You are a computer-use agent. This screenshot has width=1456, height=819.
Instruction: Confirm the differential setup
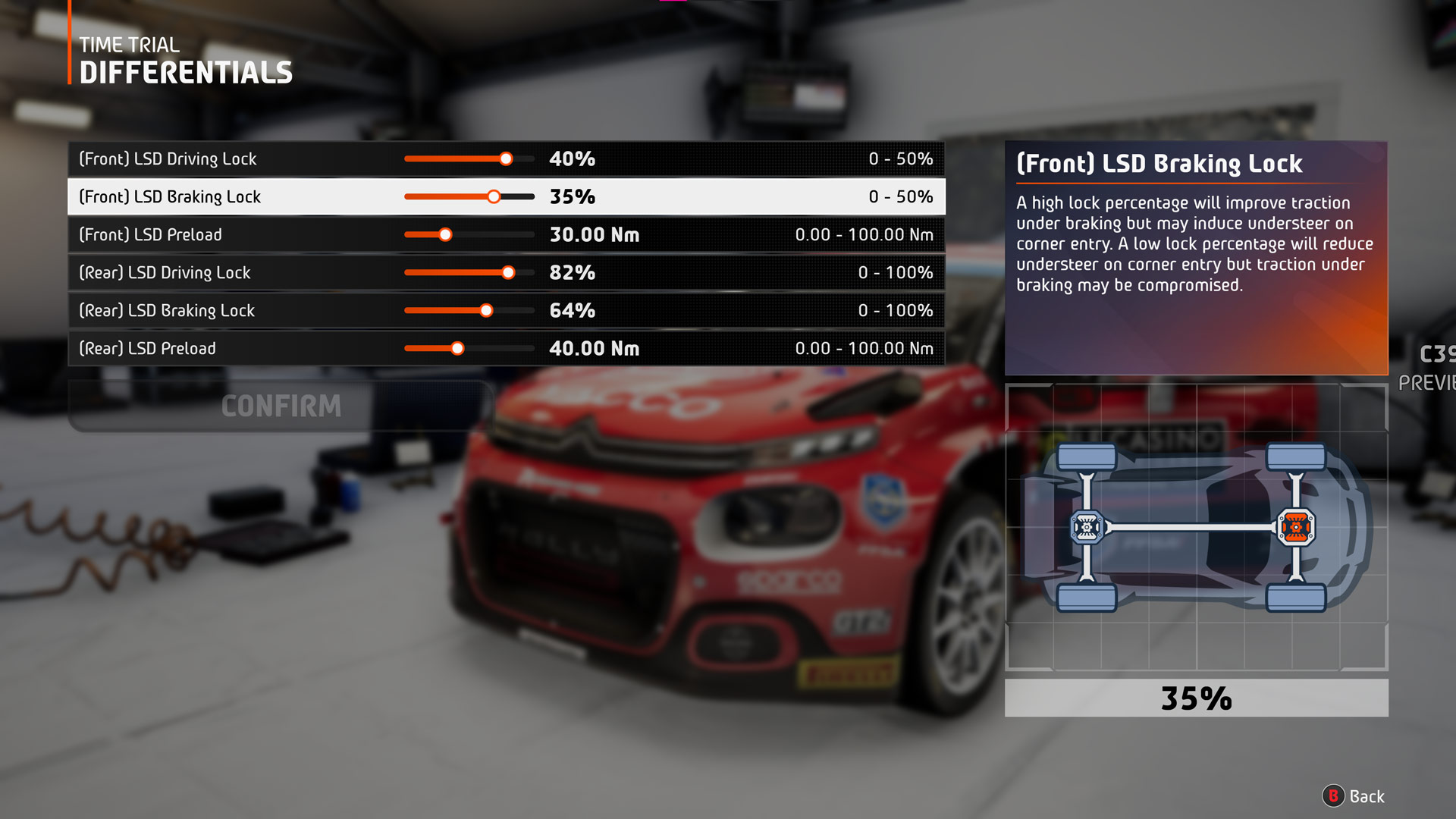coord(281,406)
